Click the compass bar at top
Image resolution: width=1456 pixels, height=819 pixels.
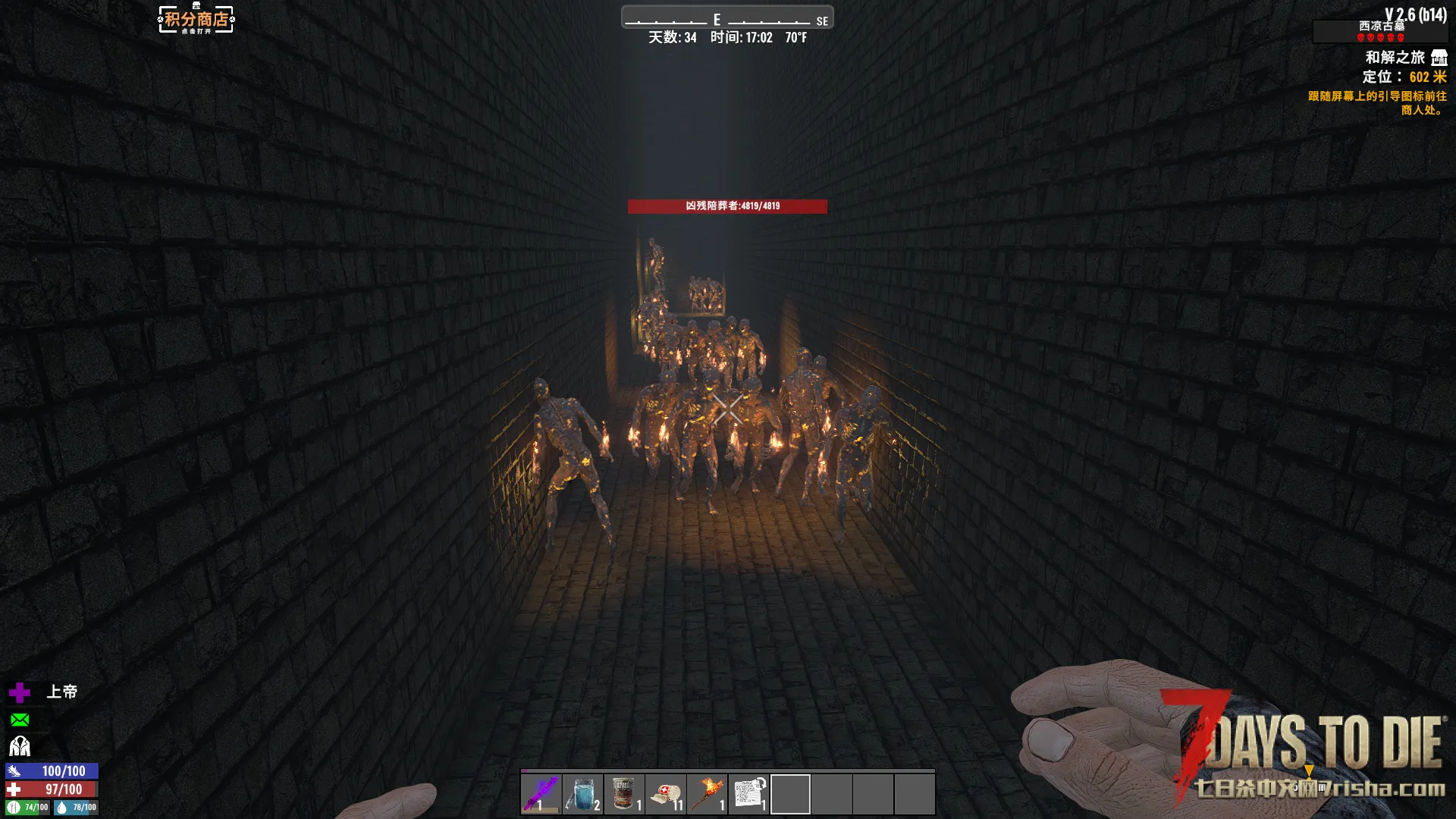(726, 18)
